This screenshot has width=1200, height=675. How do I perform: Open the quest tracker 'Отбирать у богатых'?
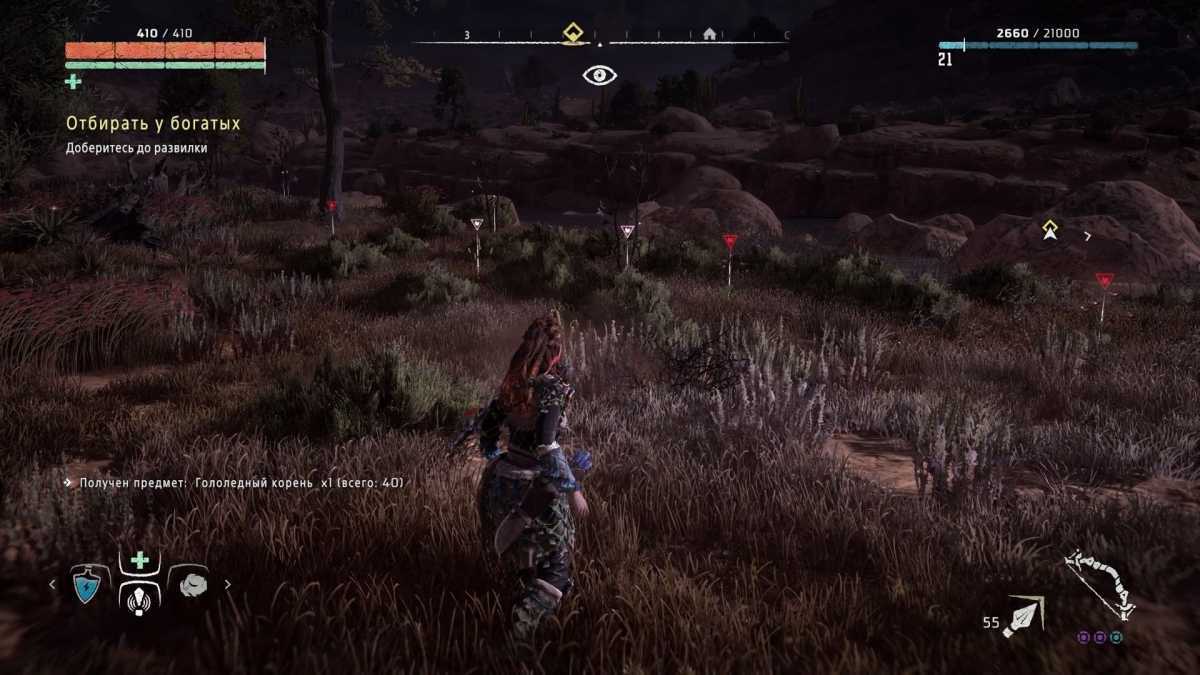[x=153, y=124]
